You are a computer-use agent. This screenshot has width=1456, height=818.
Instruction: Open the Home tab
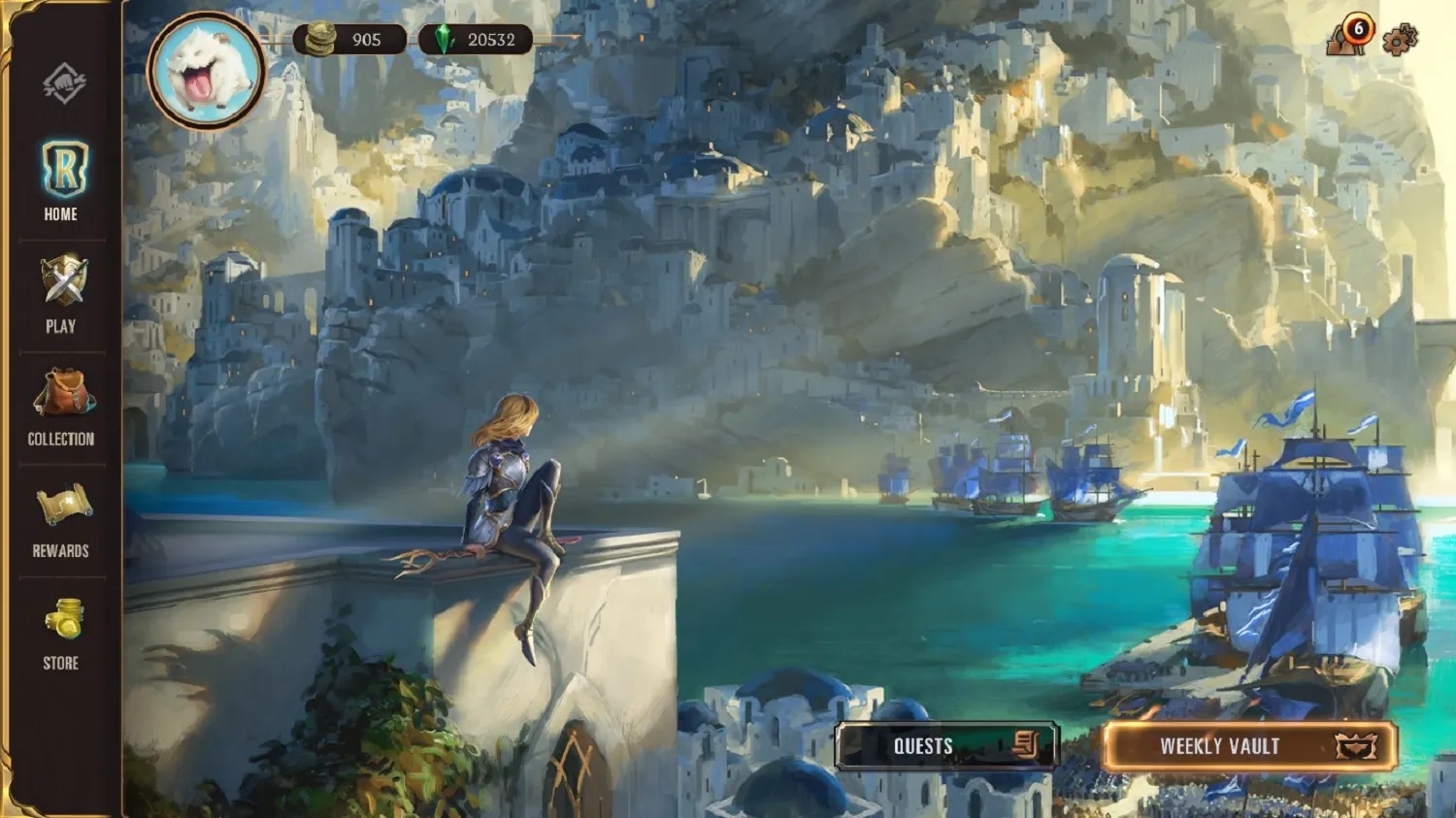[x=62, y=180]
